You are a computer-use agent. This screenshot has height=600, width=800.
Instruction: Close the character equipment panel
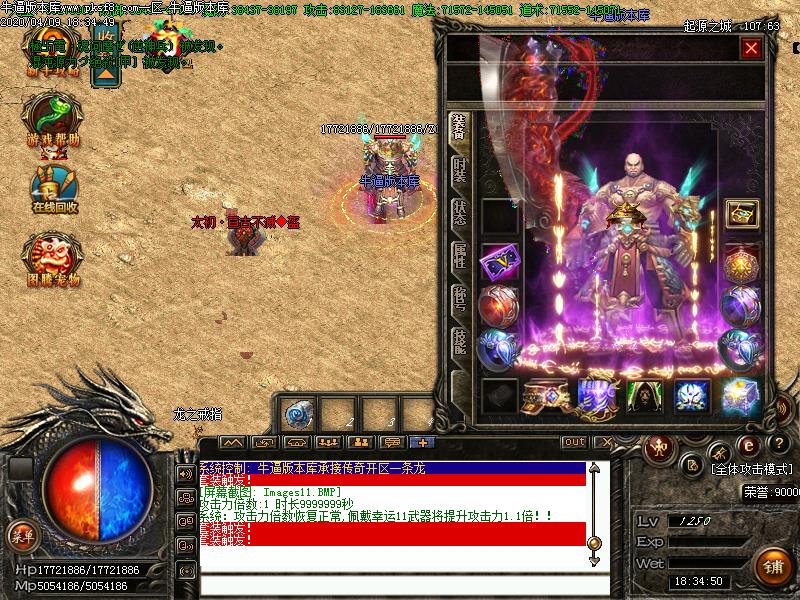pyautogui.click(x=751, y=48)
